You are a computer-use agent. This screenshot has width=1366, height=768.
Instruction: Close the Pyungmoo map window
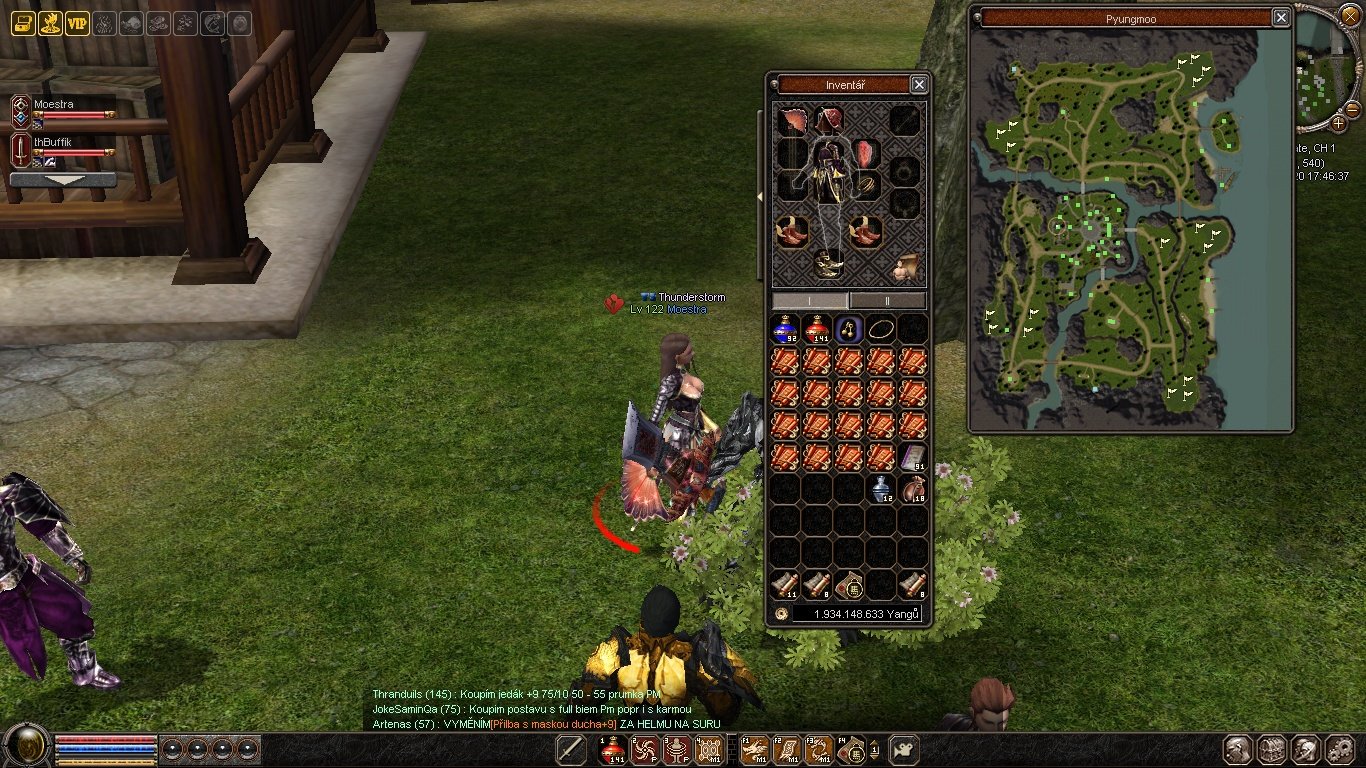tap(1281, 18)
